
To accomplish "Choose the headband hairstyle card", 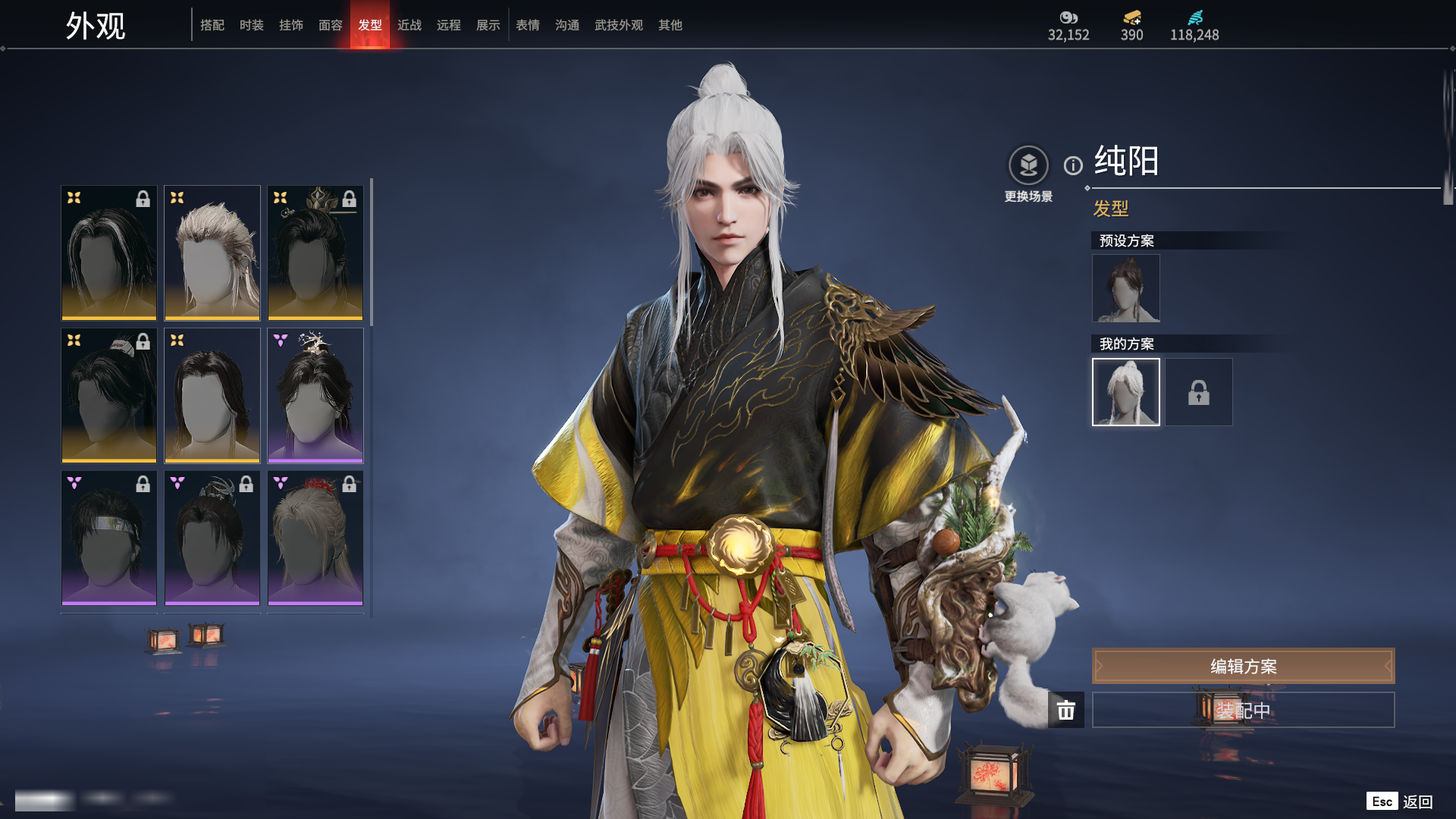I will 109,538.
